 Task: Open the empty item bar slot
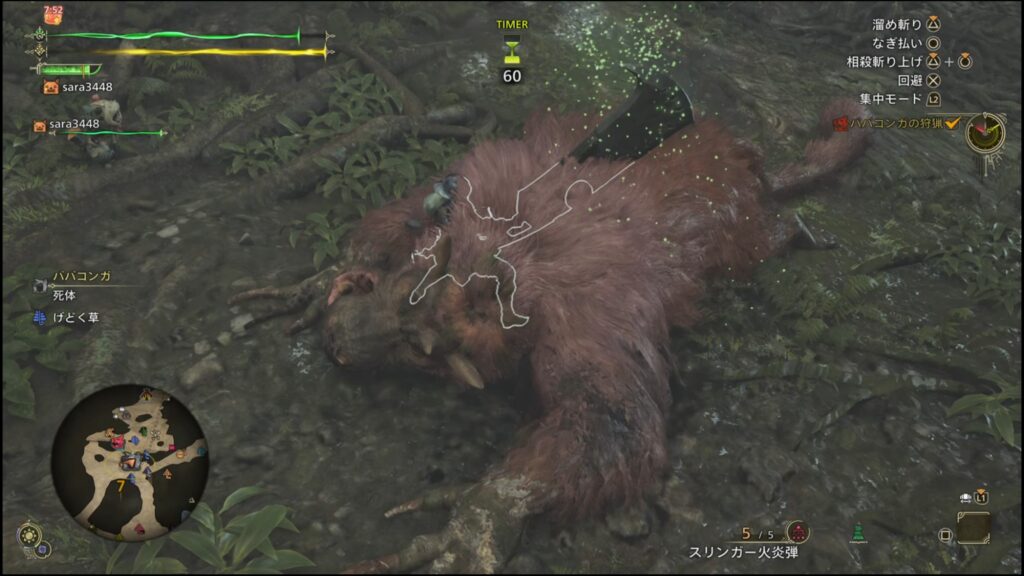pos(972,527)
